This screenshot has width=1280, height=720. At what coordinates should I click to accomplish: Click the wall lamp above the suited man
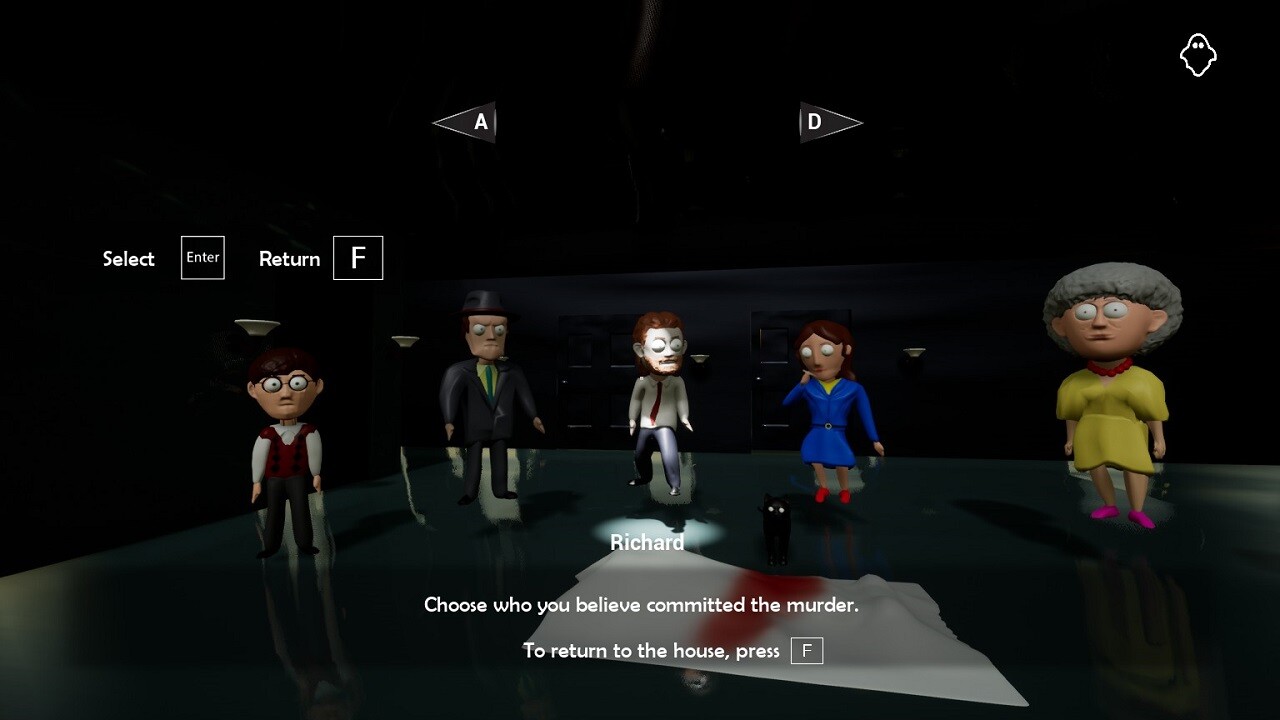(403, 340)
